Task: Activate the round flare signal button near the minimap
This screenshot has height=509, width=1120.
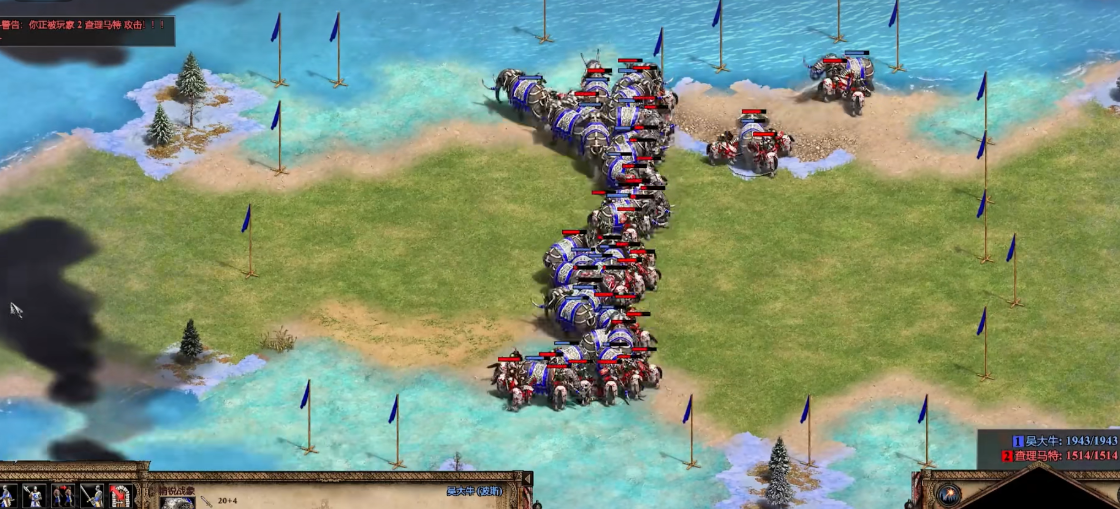Action: [948, 494]
